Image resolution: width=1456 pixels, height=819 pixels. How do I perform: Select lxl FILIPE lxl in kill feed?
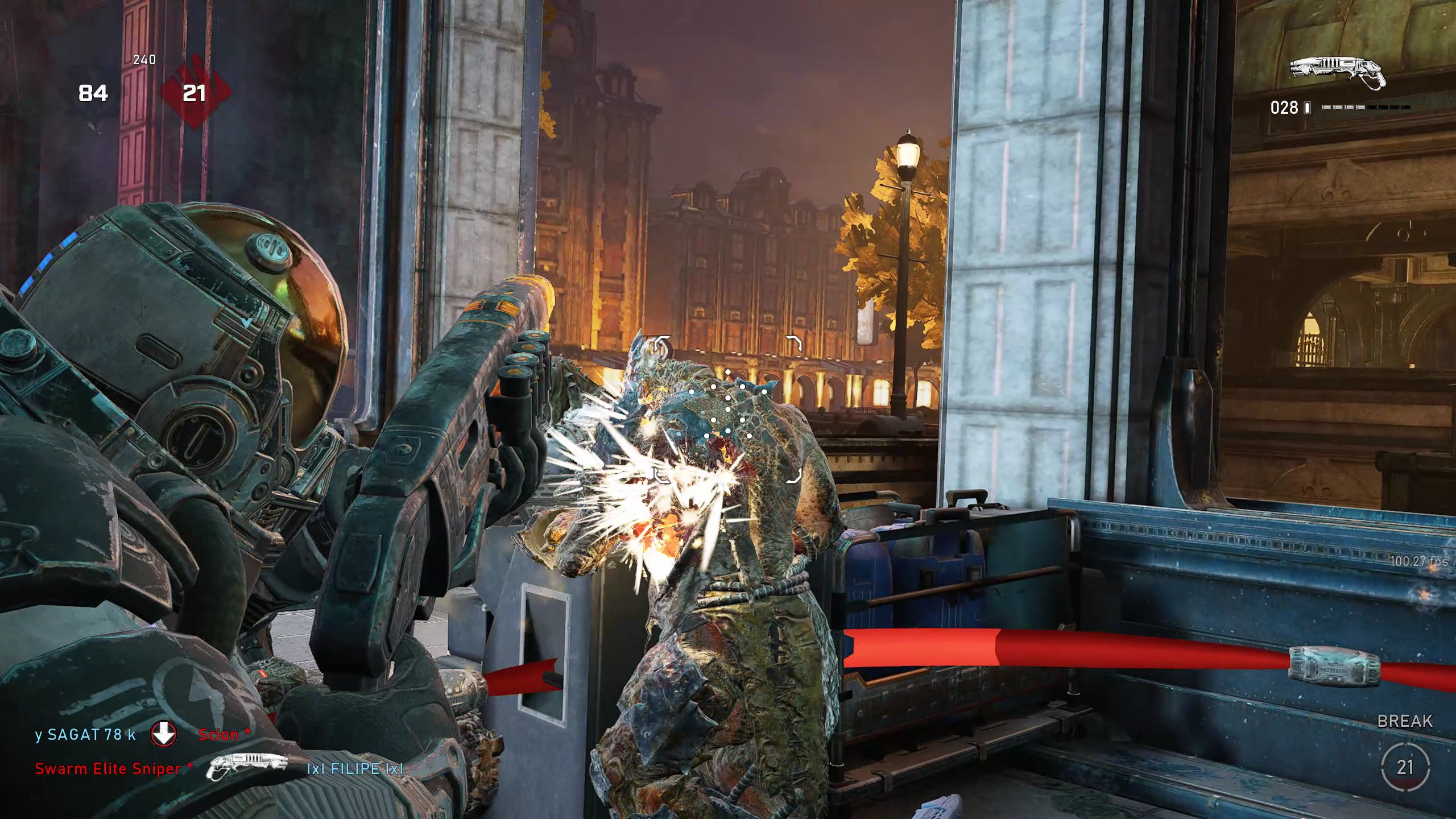[355, 769]
